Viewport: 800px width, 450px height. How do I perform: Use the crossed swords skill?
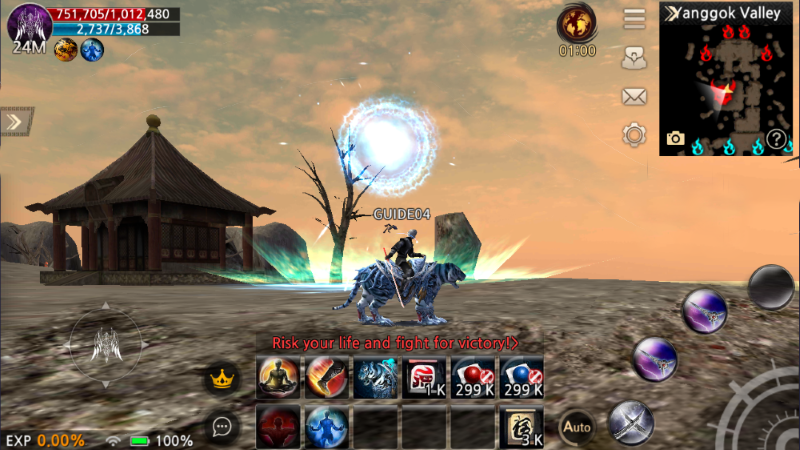point(630,421)
